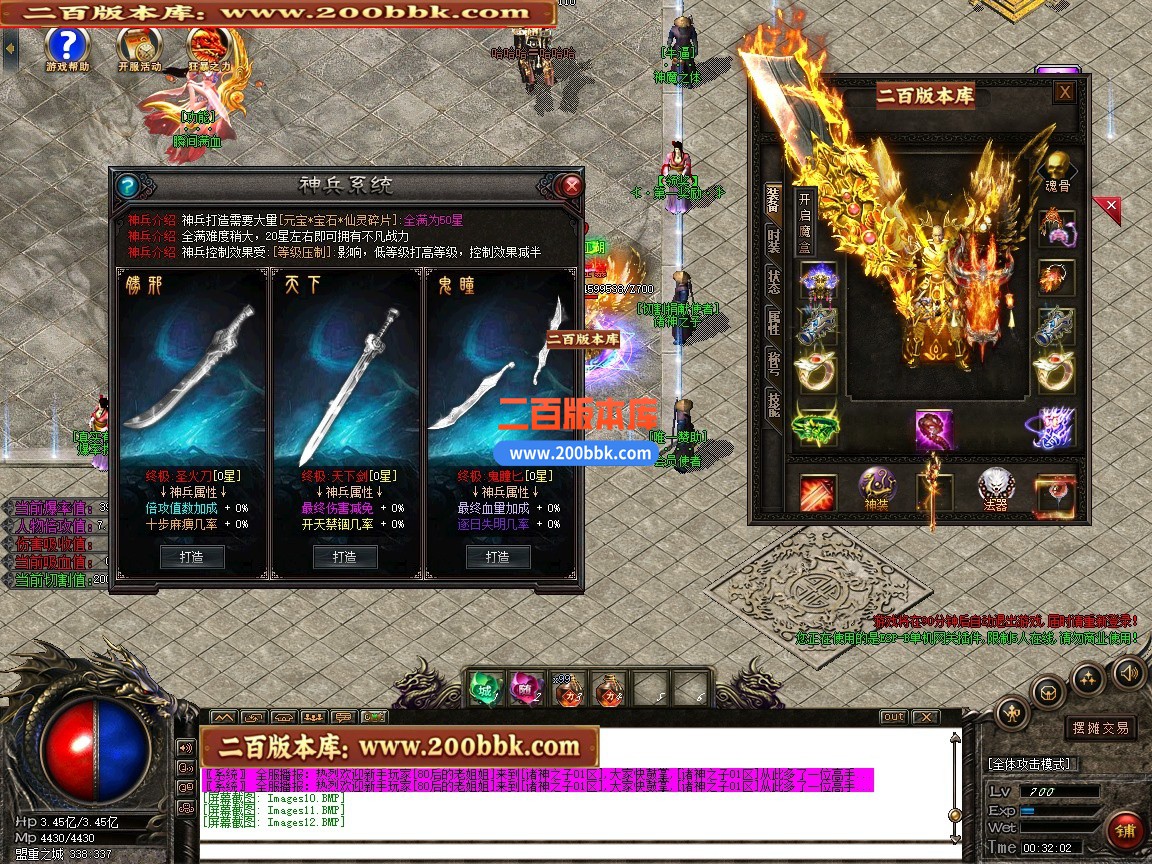Close the character equipment panel
The image size is (1152, 864).
[1065, 92]
